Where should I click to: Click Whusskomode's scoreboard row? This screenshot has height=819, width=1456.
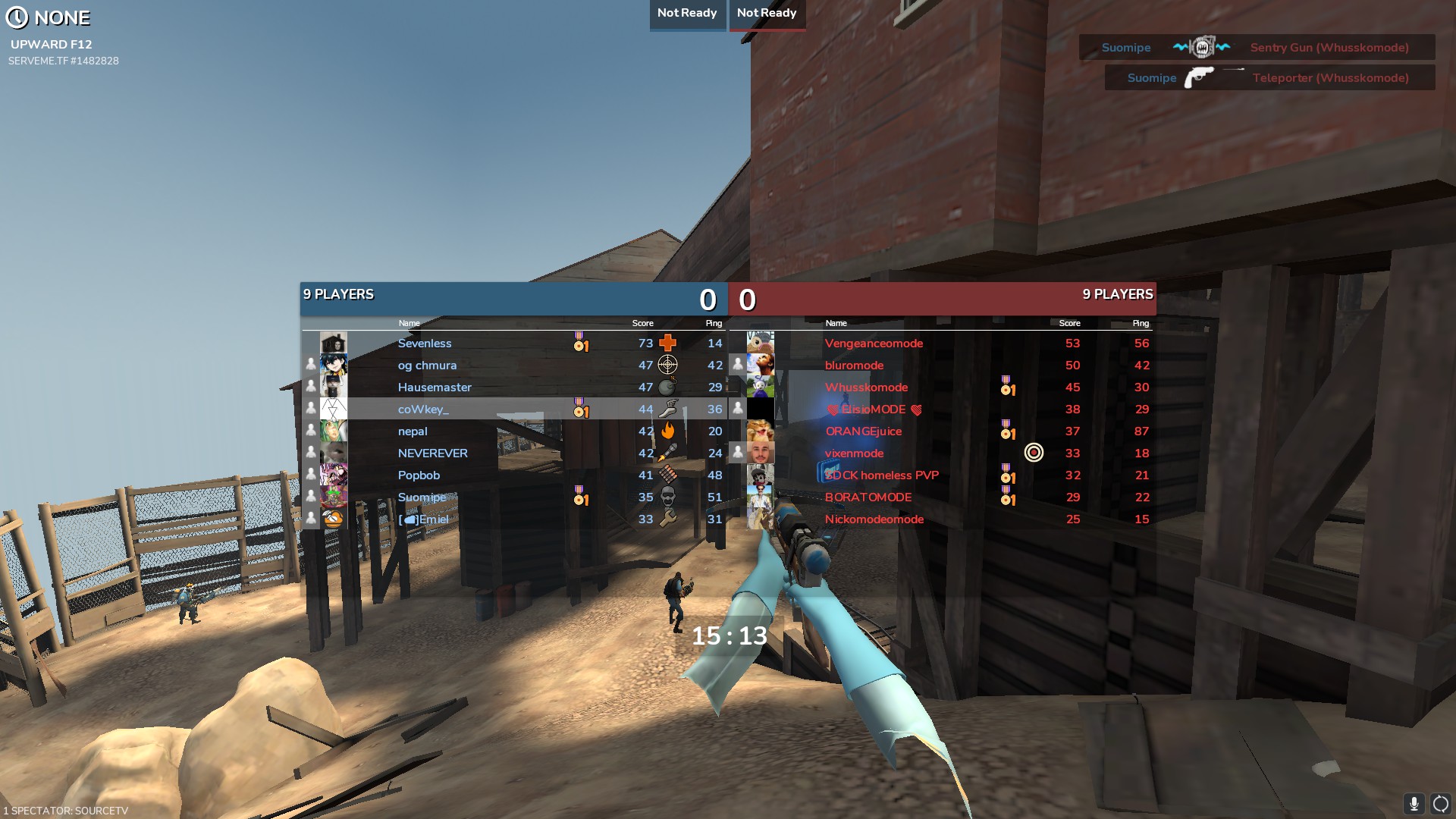(x=866, y=388)
